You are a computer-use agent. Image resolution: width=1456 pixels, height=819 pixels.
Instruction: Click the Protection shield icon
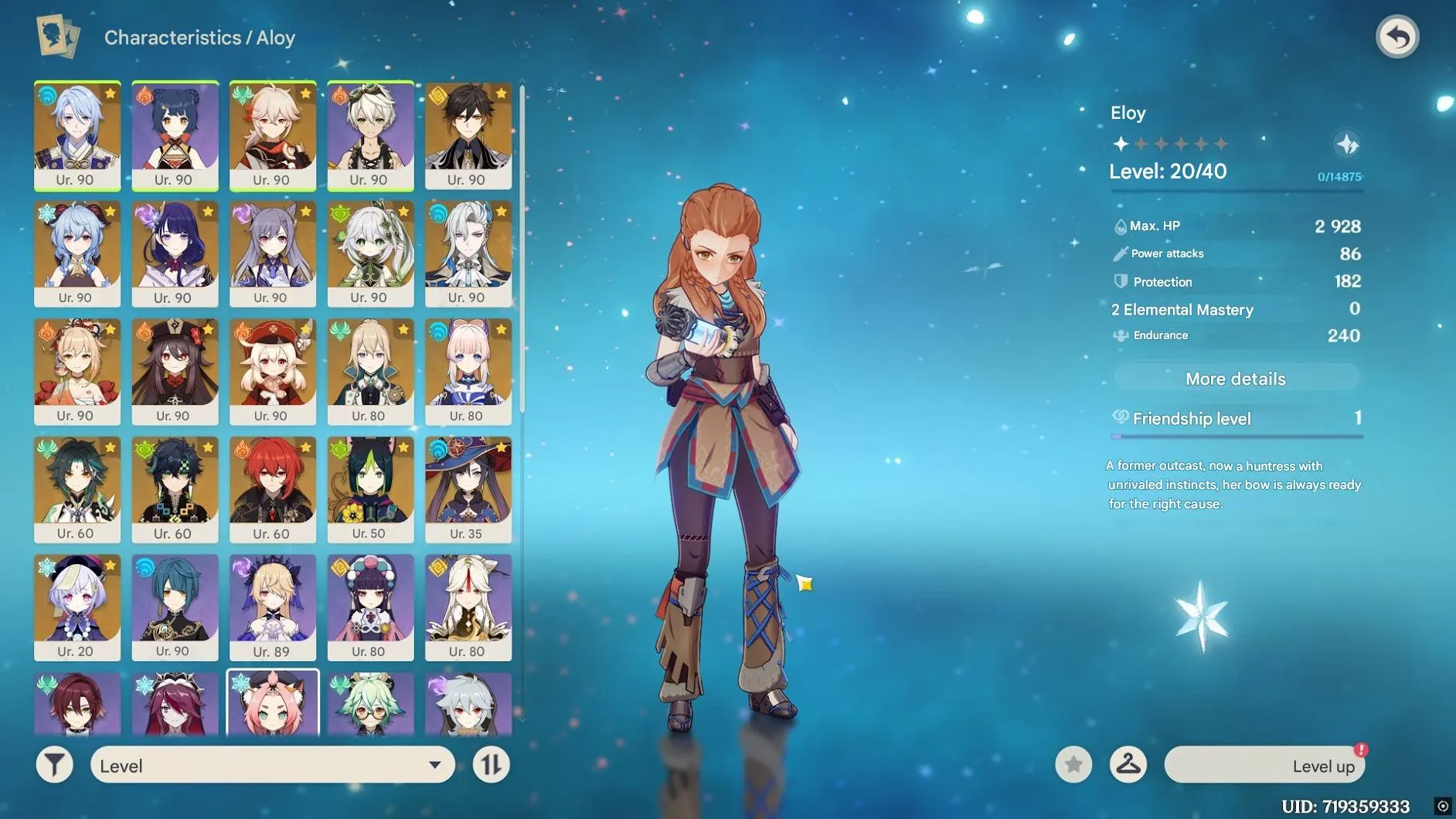(1119, 281)
